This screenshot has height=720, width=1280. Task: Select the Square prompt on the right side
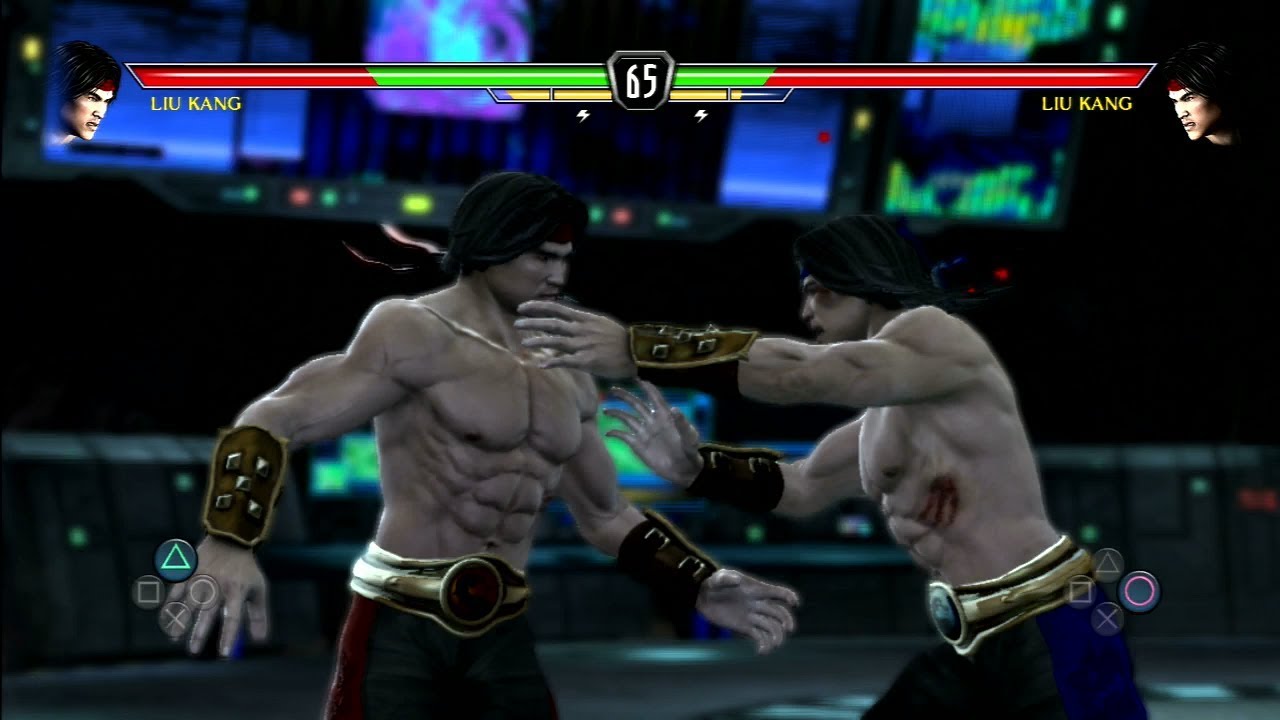click(x=1082, y=591)
